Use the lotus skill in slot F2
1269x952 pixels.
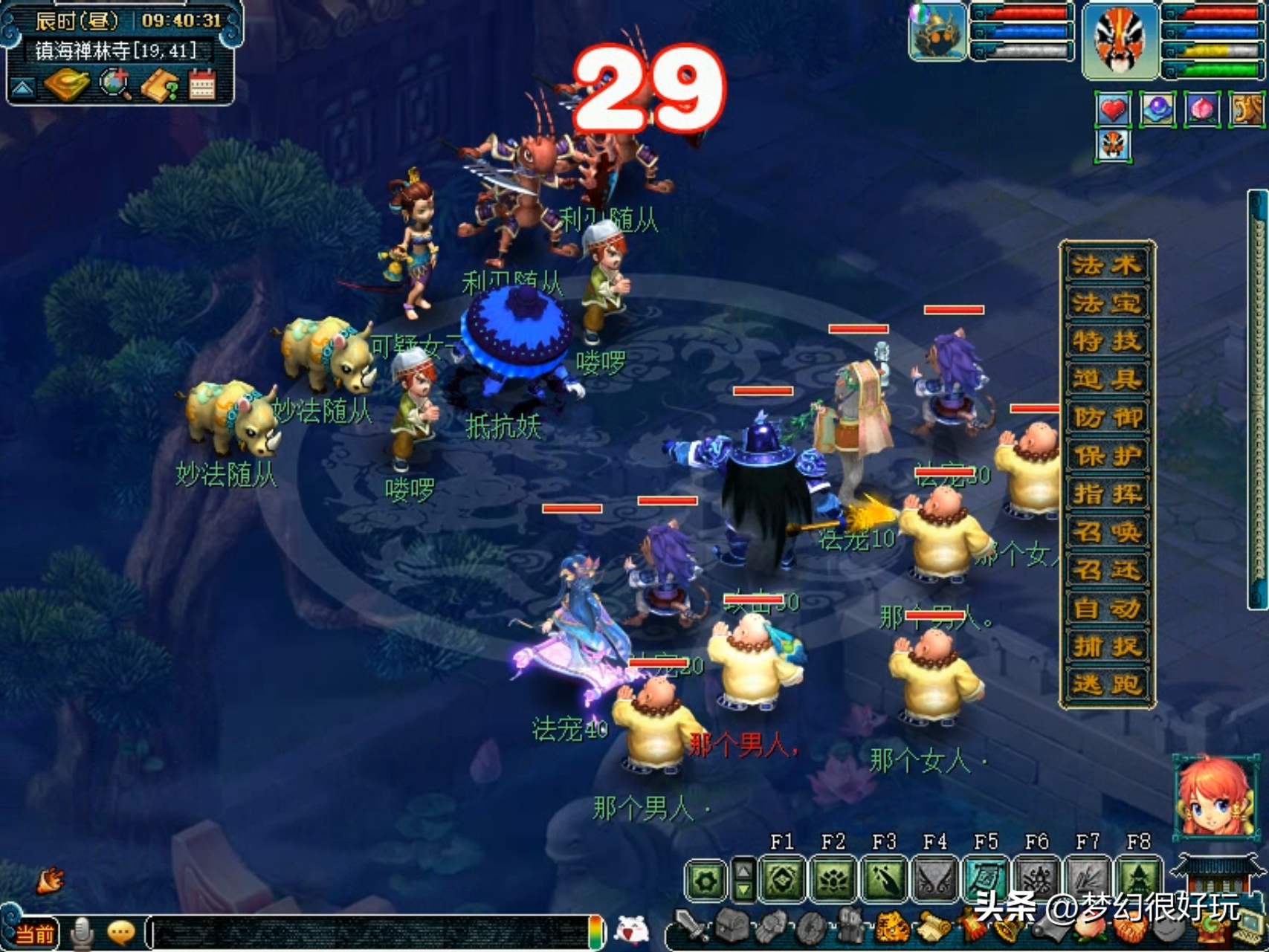point(833,879)
